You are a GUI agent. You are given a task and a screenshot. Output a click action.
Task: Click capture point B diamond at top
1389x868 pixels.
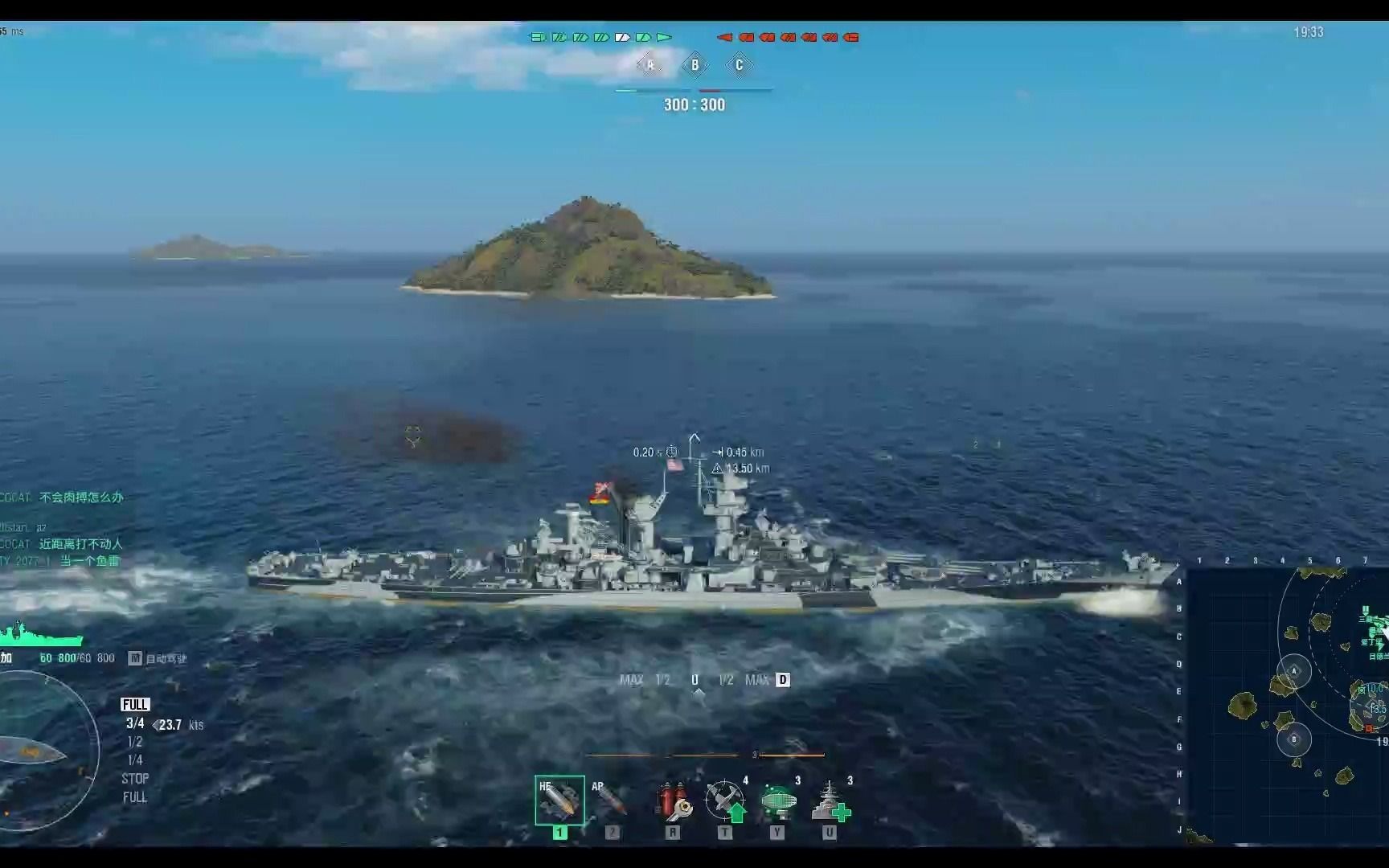point(695,65)
